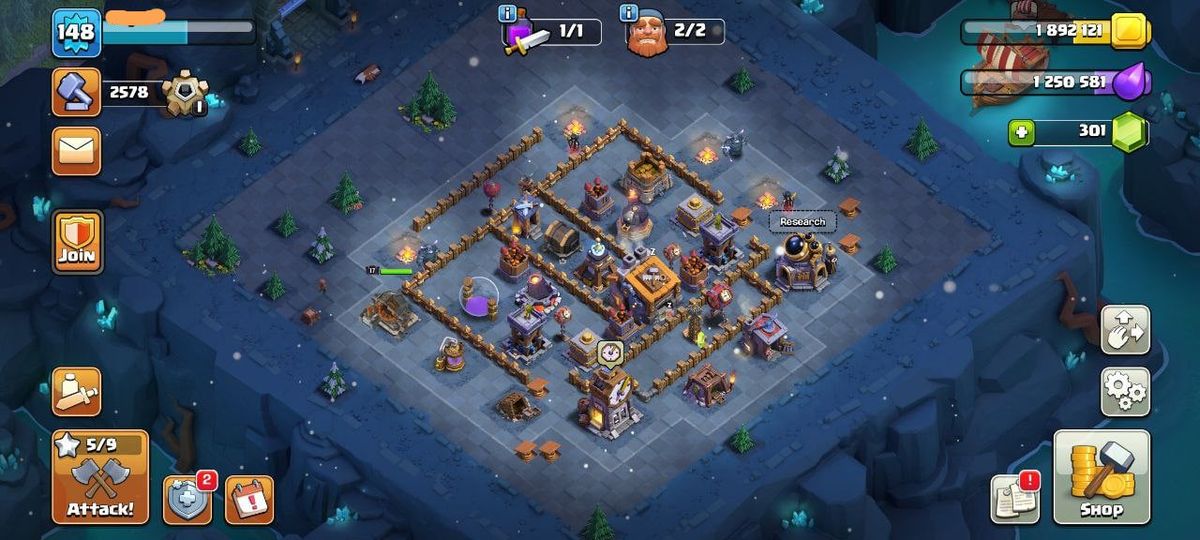Open the hammer trophy ranking button
This screenshot has height=540, width=1200.
tap(76, 93)
